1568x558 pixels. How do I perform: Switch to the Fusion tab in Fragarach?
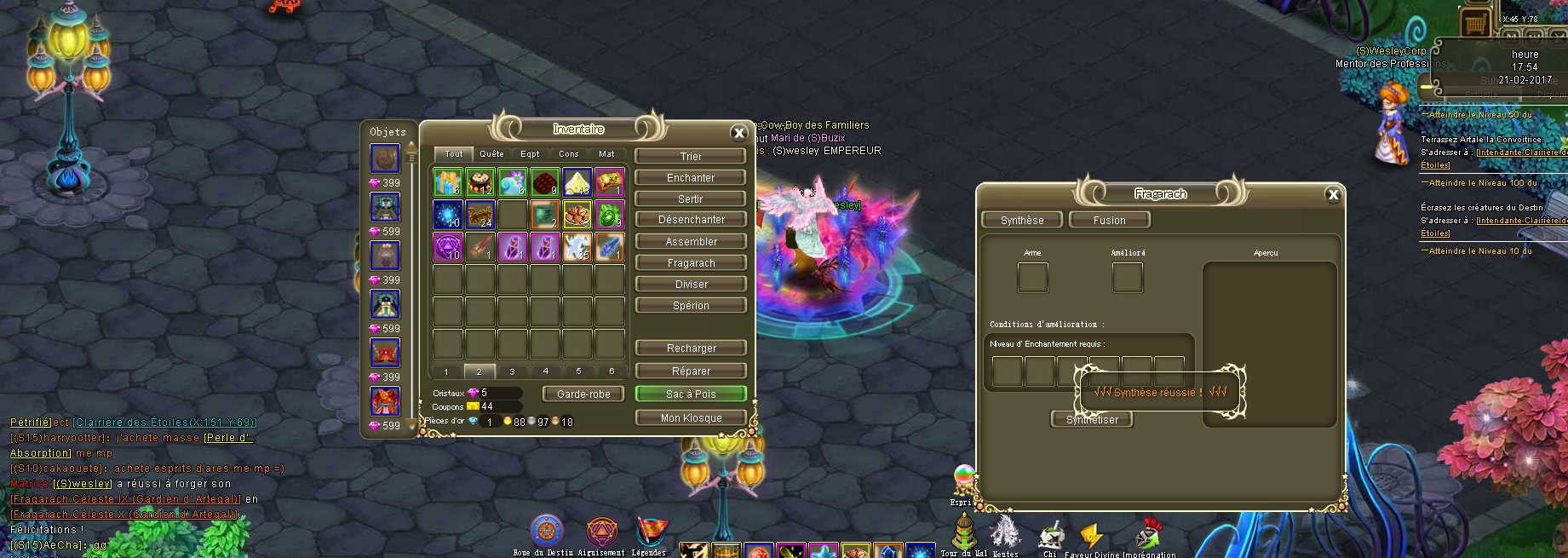(x=1109, y=221)
